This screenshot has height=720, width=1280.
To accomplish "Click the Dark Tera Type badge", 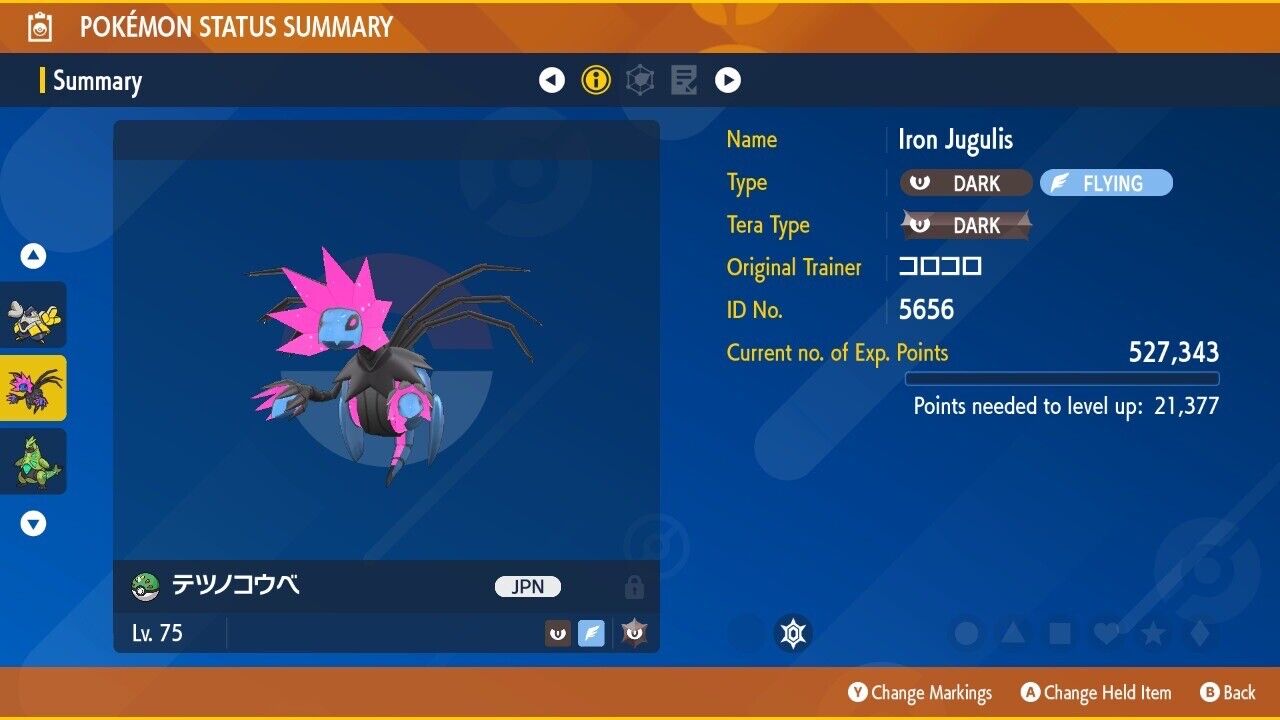I will click(966, 225).
